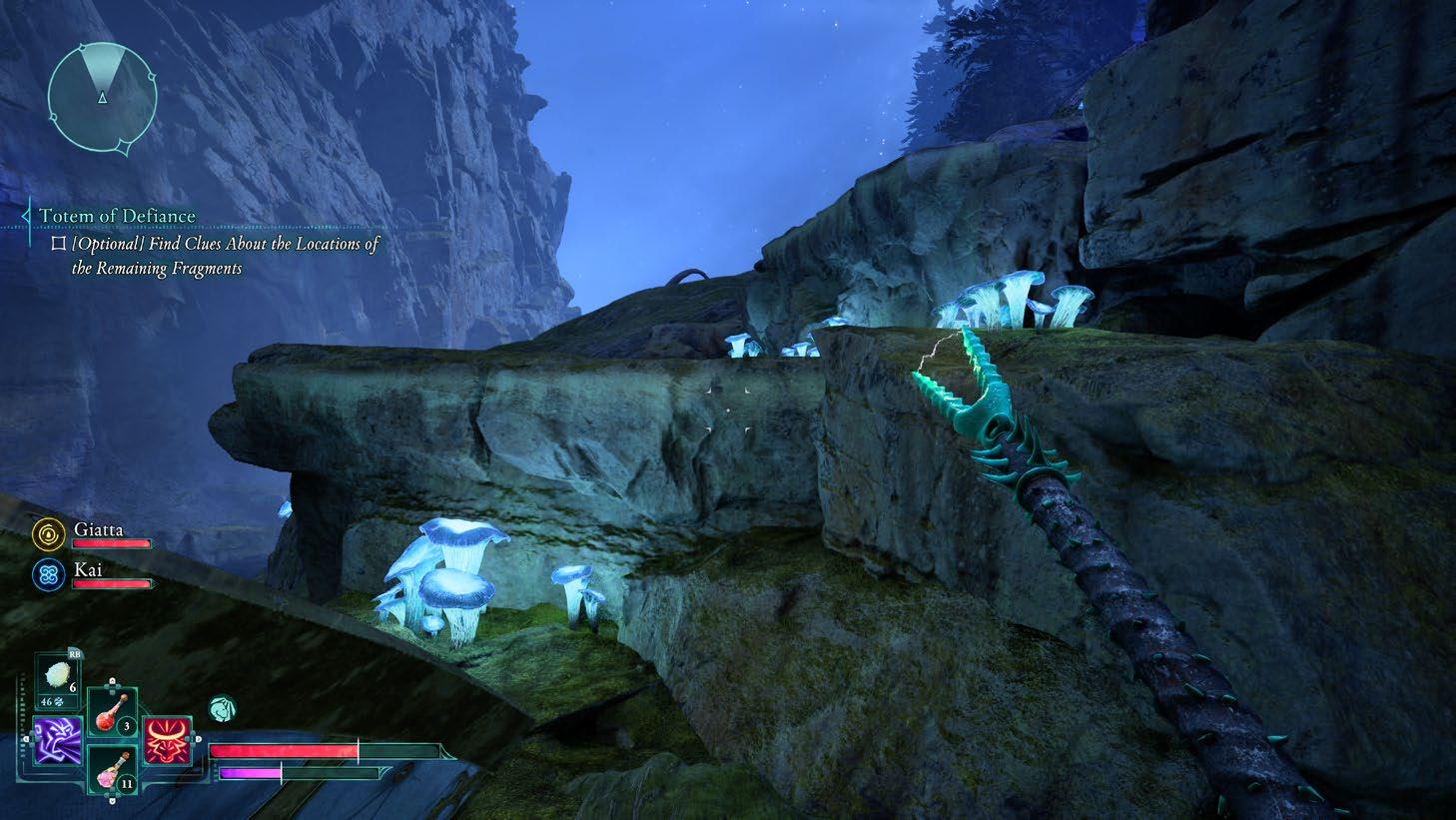Viewport: 1456px width, 820px height.
Task: Tick the optional Find Clues objective checkbox
Action: tap(58, 243)
